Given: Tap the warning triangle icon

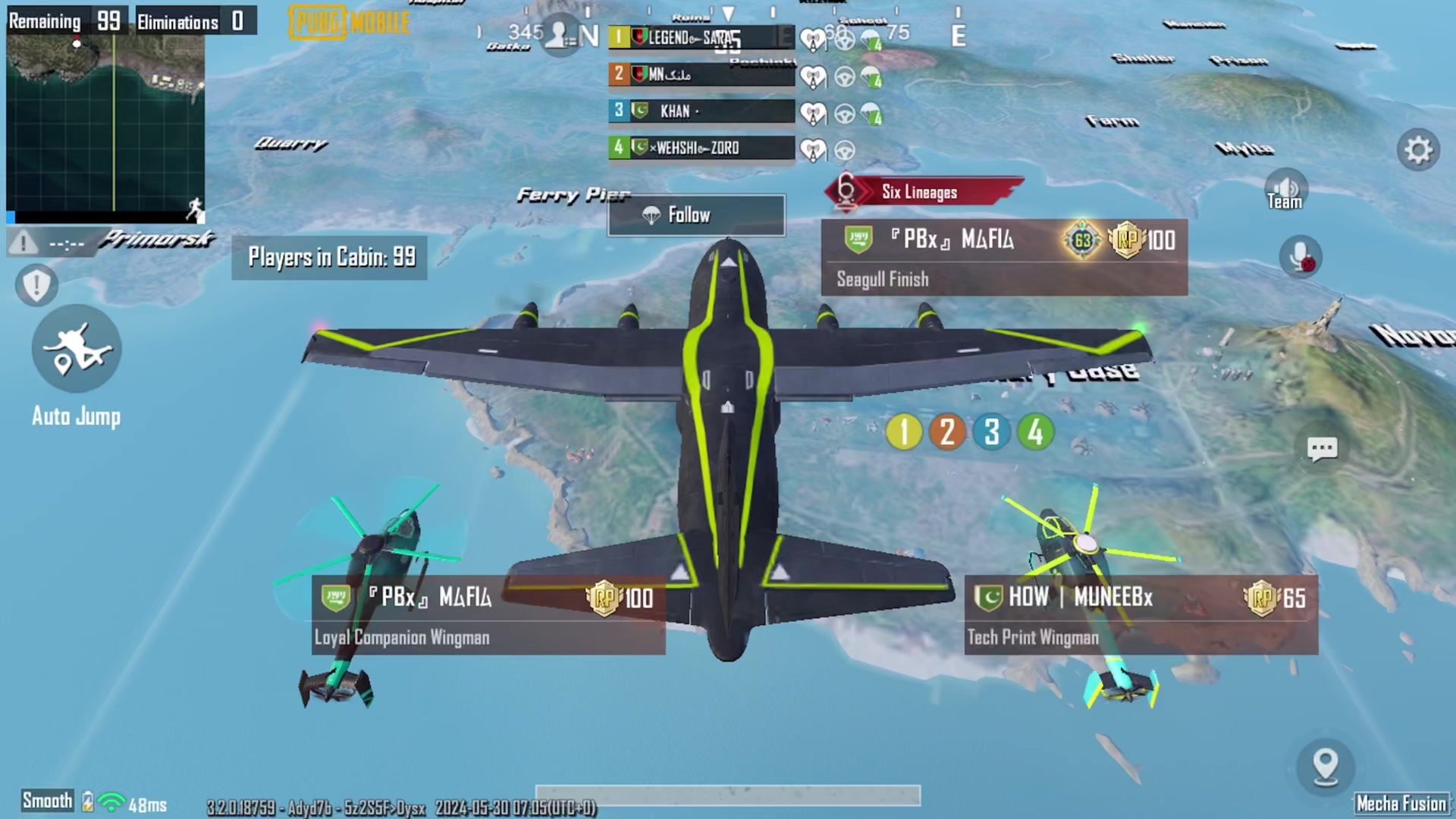Looking at the screenshot, I should pyautogui.click(x=24, y=243).
